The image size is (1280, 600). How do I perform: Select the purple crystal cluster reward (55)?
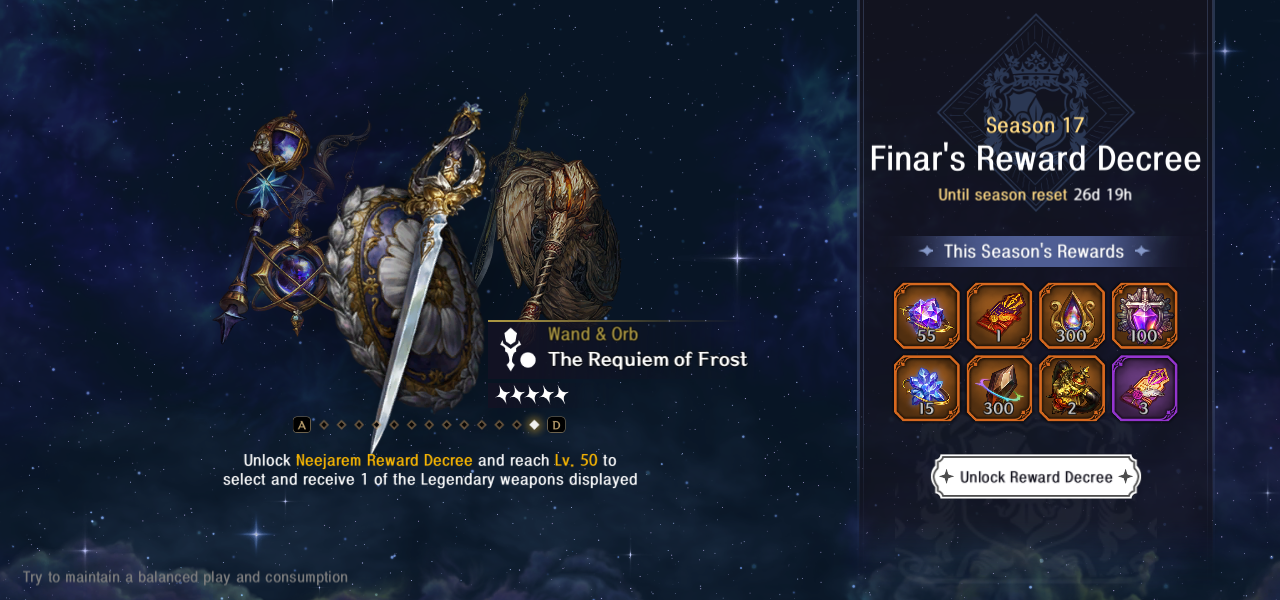click(927, 316)
